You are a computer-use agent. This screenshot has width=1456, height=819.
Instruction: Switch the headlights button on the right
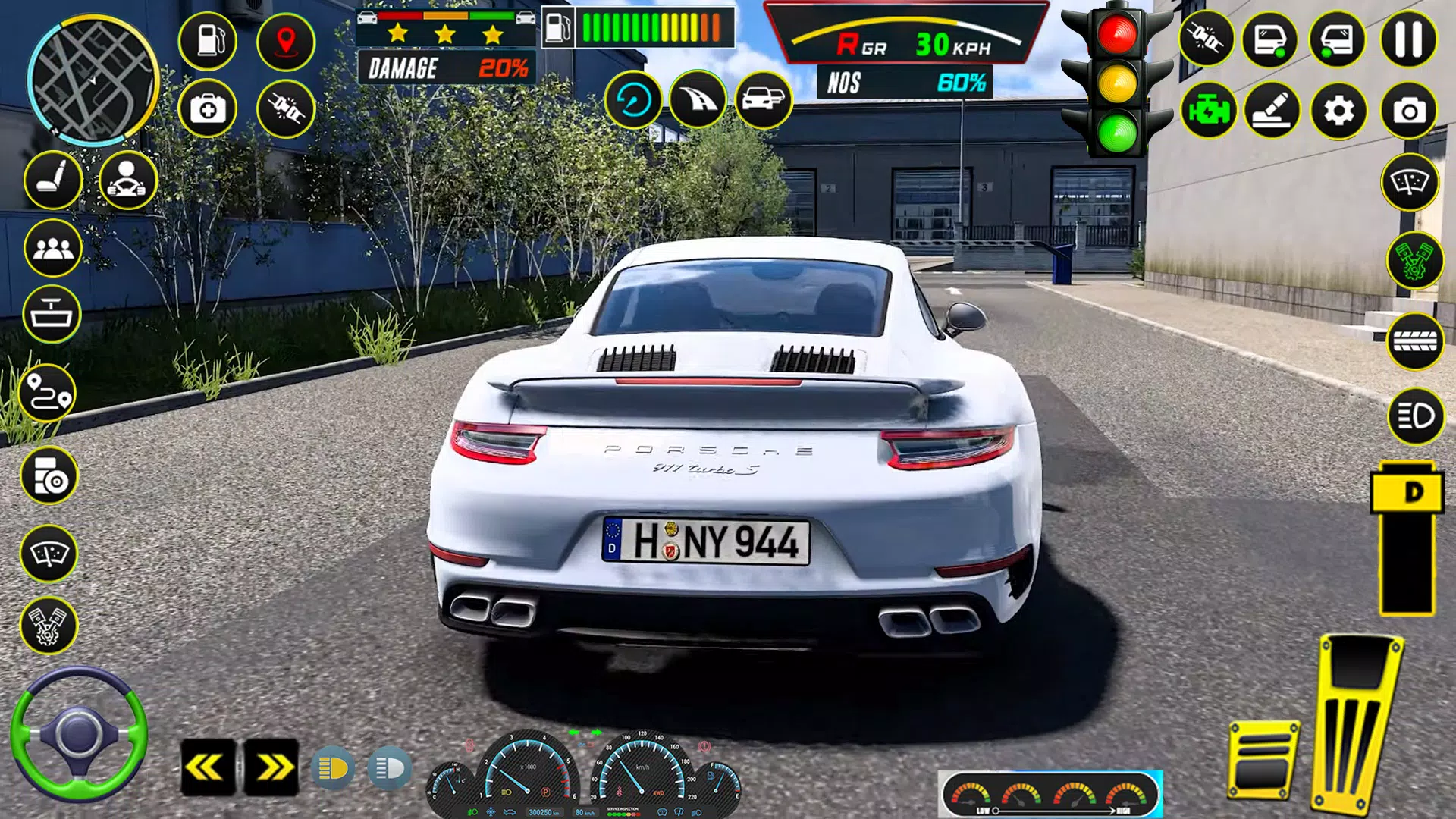tap(1415, 416)
